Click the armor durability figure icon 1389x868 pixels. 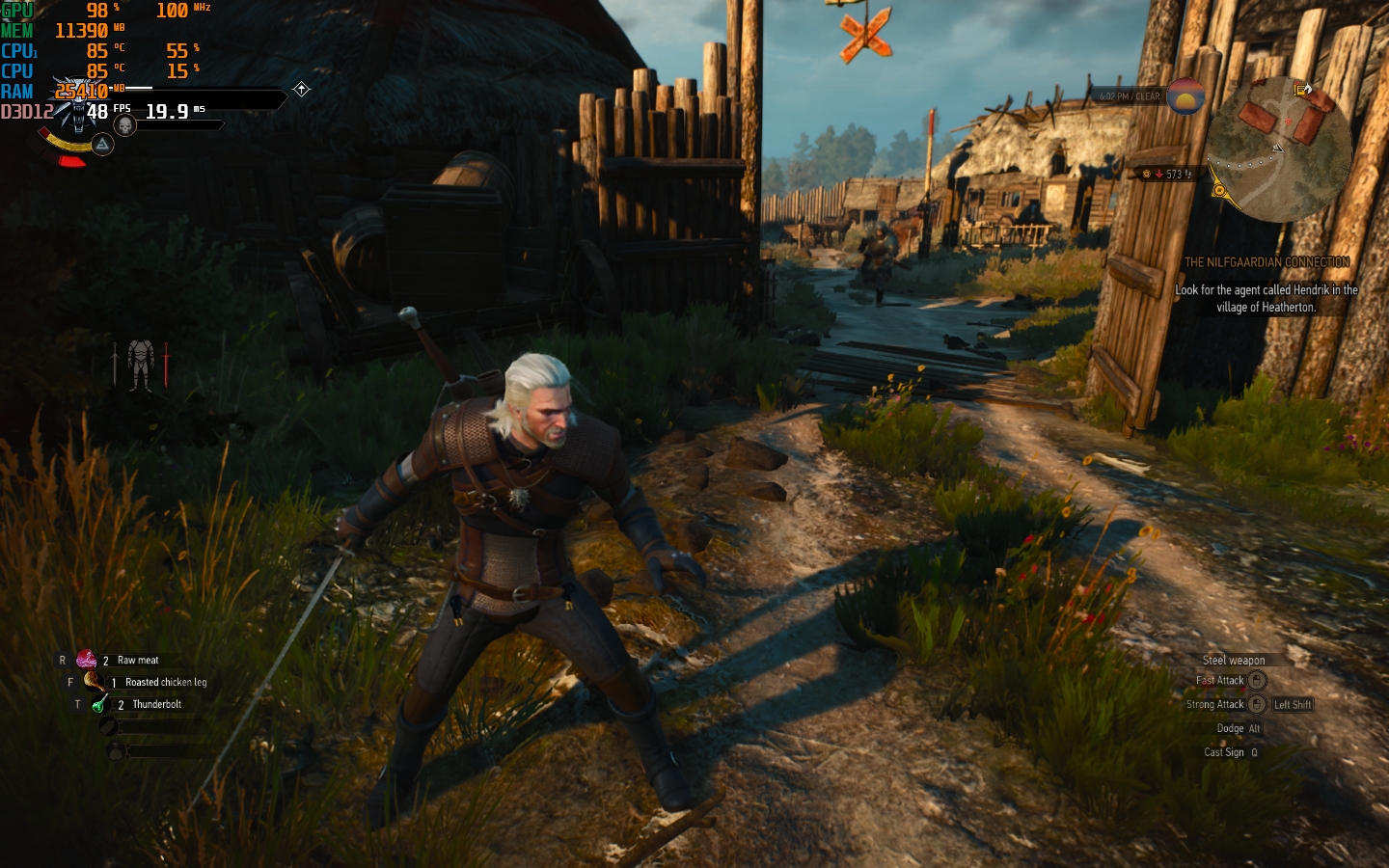click(141, 365)
